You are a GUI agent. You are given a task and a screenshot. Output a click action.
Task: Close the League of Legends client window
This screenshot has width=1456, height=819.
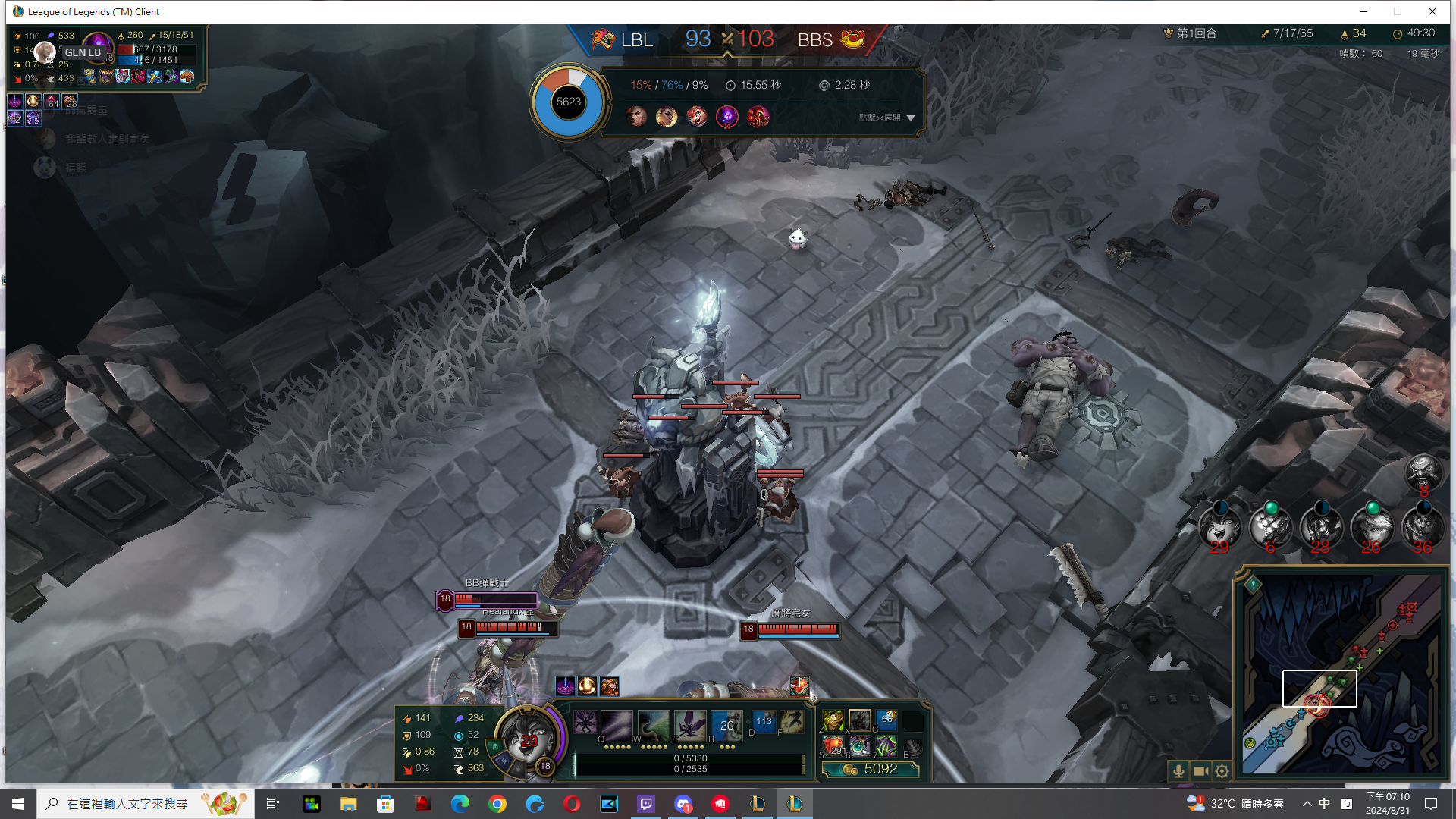coord(1432,11)
